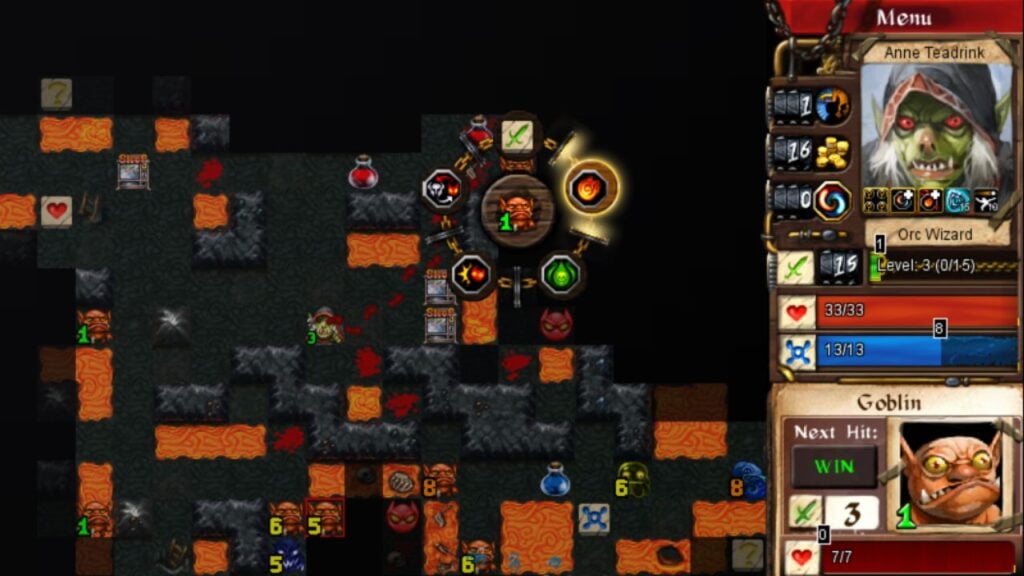
Task: Cast the highlighted fireball glyph
Action: (x=592, y=187)
